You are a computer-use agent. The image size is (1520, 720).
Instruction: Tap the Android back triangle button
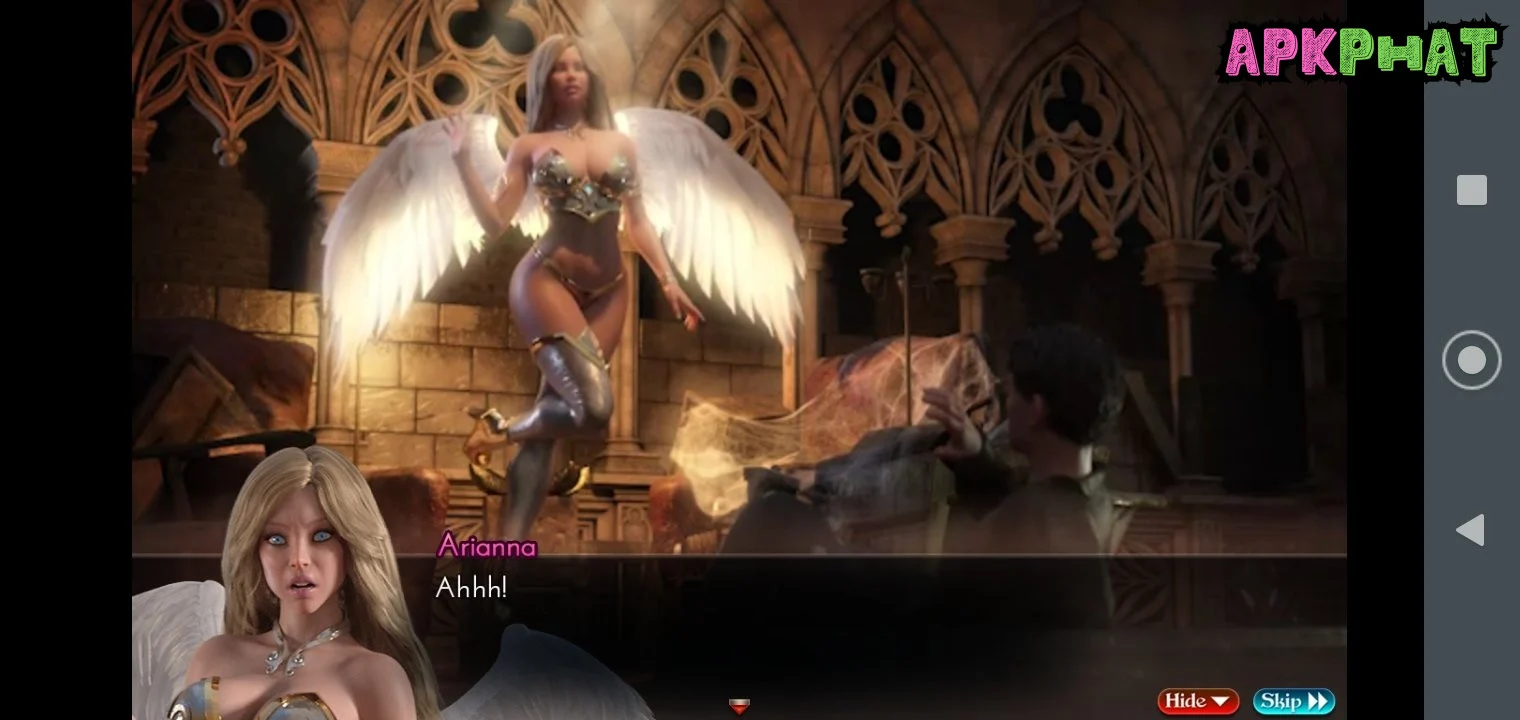1470,530
